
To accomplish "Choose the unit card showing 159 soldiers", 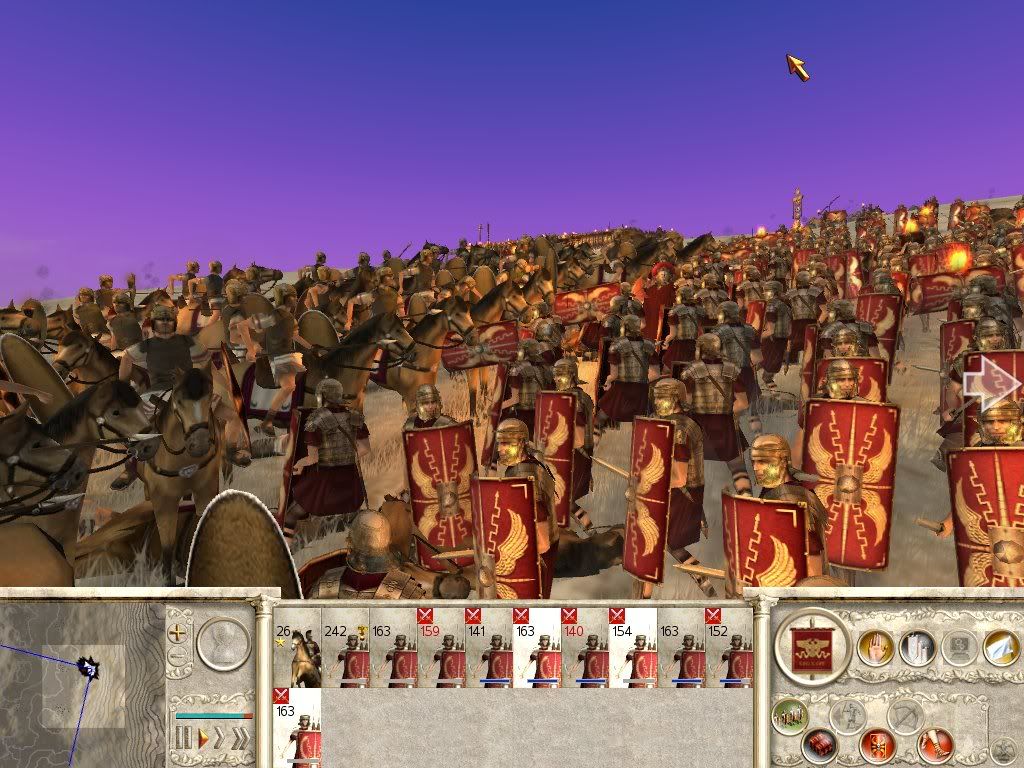I will point(441,648).
